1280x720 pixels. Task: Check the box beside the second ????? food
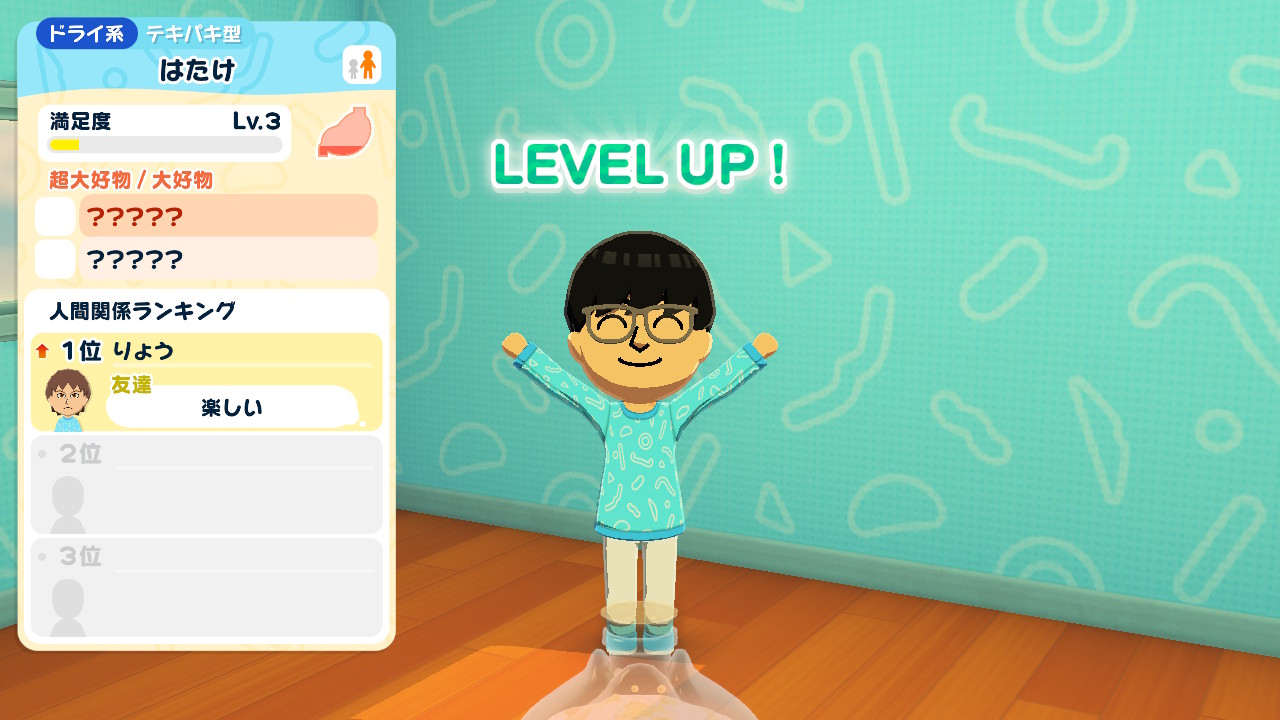point(55,260)
